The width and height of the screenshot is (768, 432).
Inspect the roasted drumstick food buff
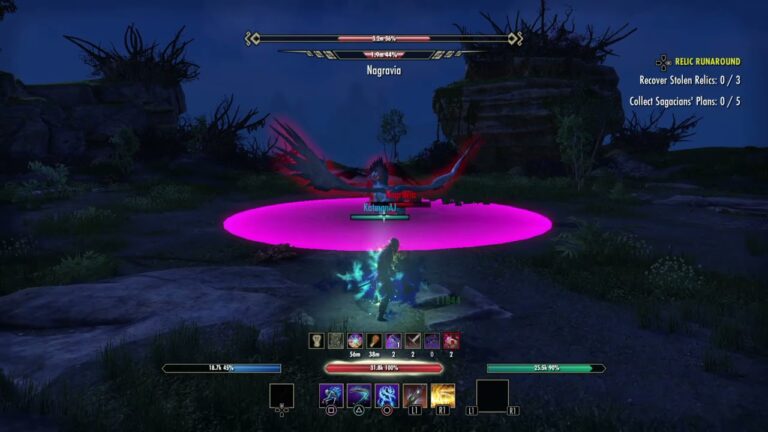[x=374, y=341]
